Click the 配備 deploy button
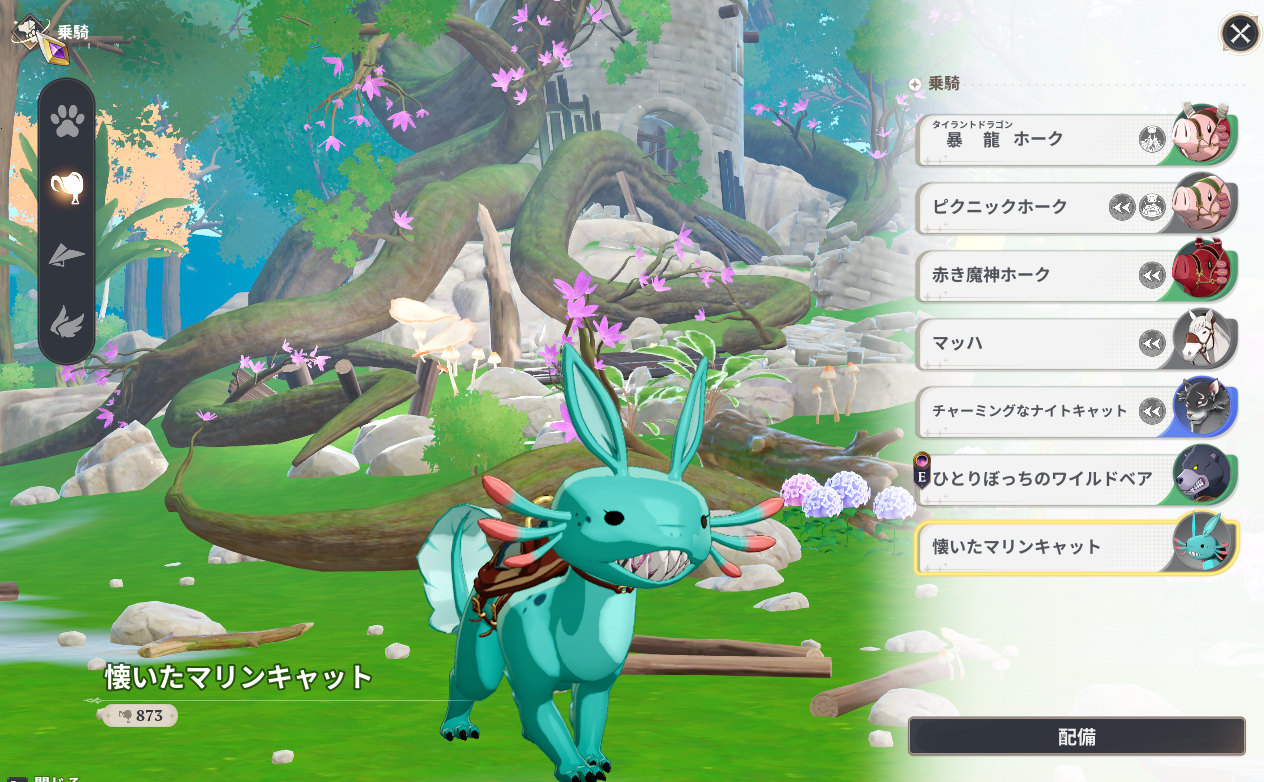Viewport: 1264px width, 782px height. 1076,737
